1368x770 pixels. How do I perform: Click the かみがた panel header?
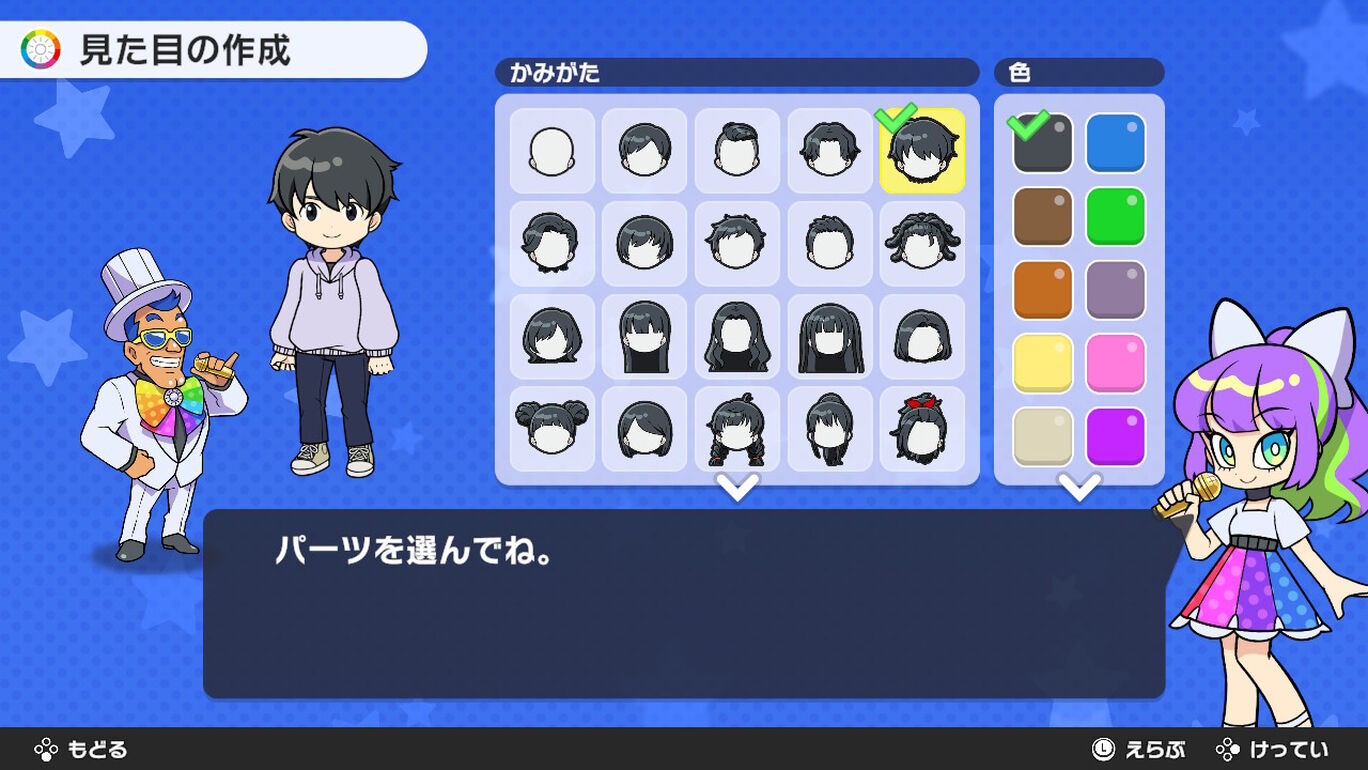tap(737, 72)
